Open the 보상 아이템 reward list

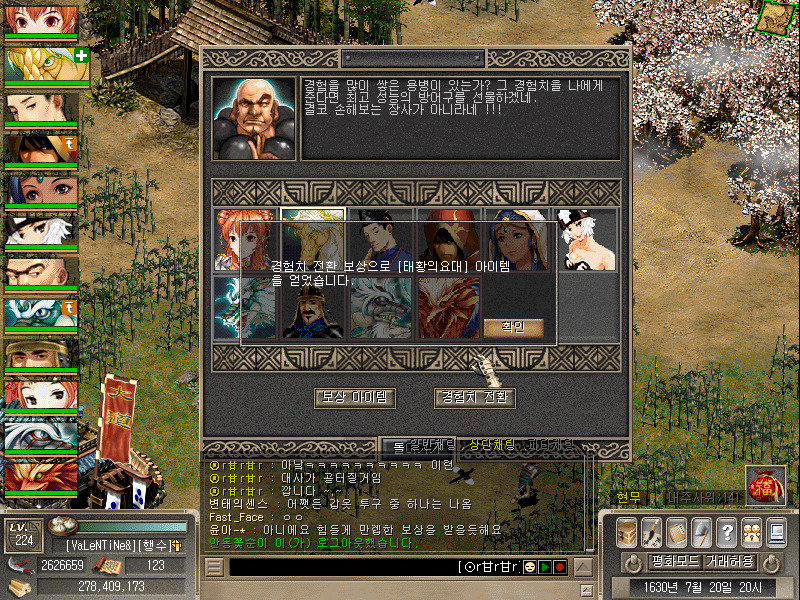coord(355,397)
